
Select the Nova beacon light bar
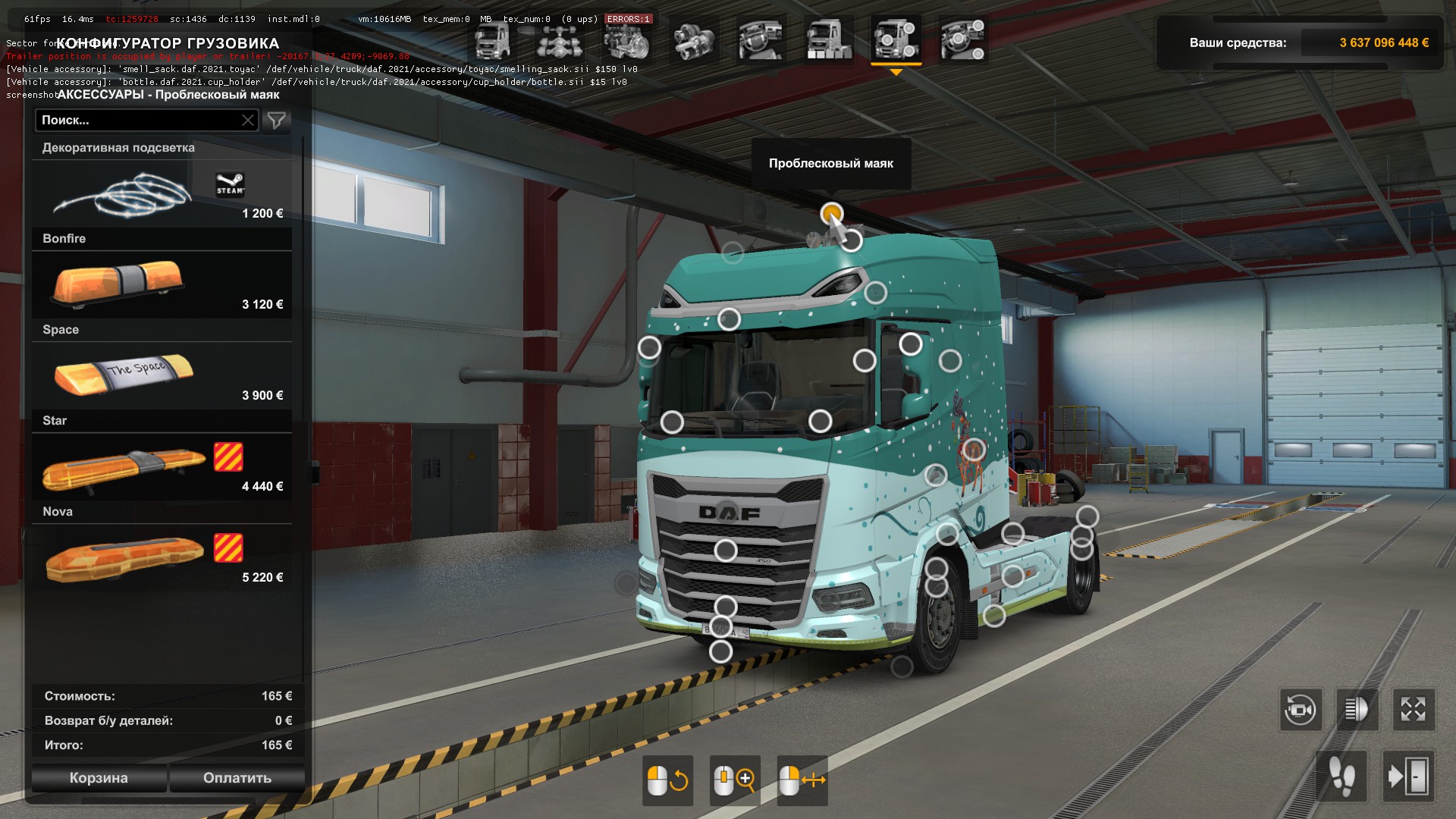coord(162,558)
